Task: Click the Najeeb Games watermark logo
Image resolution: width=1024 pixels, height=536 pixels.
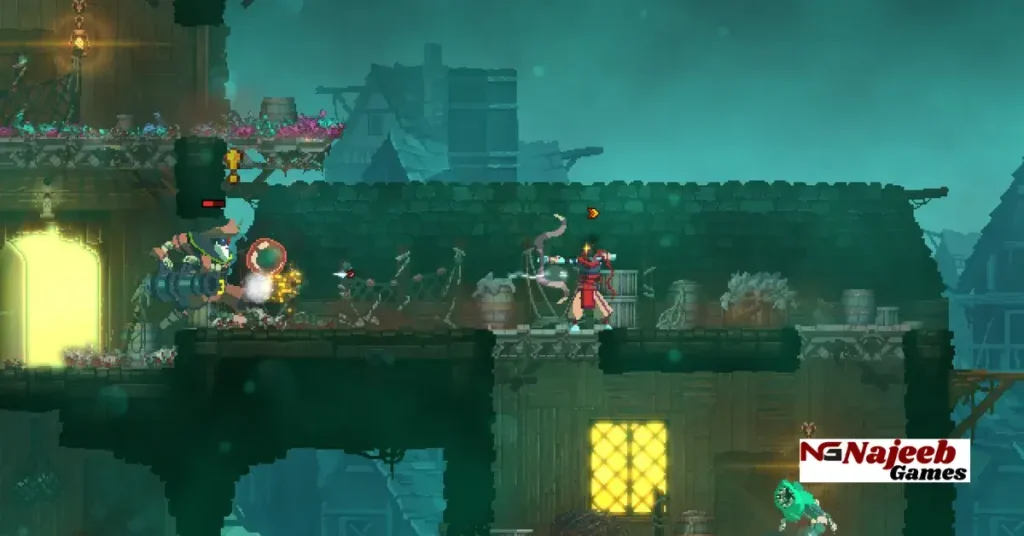Action: 884,460
